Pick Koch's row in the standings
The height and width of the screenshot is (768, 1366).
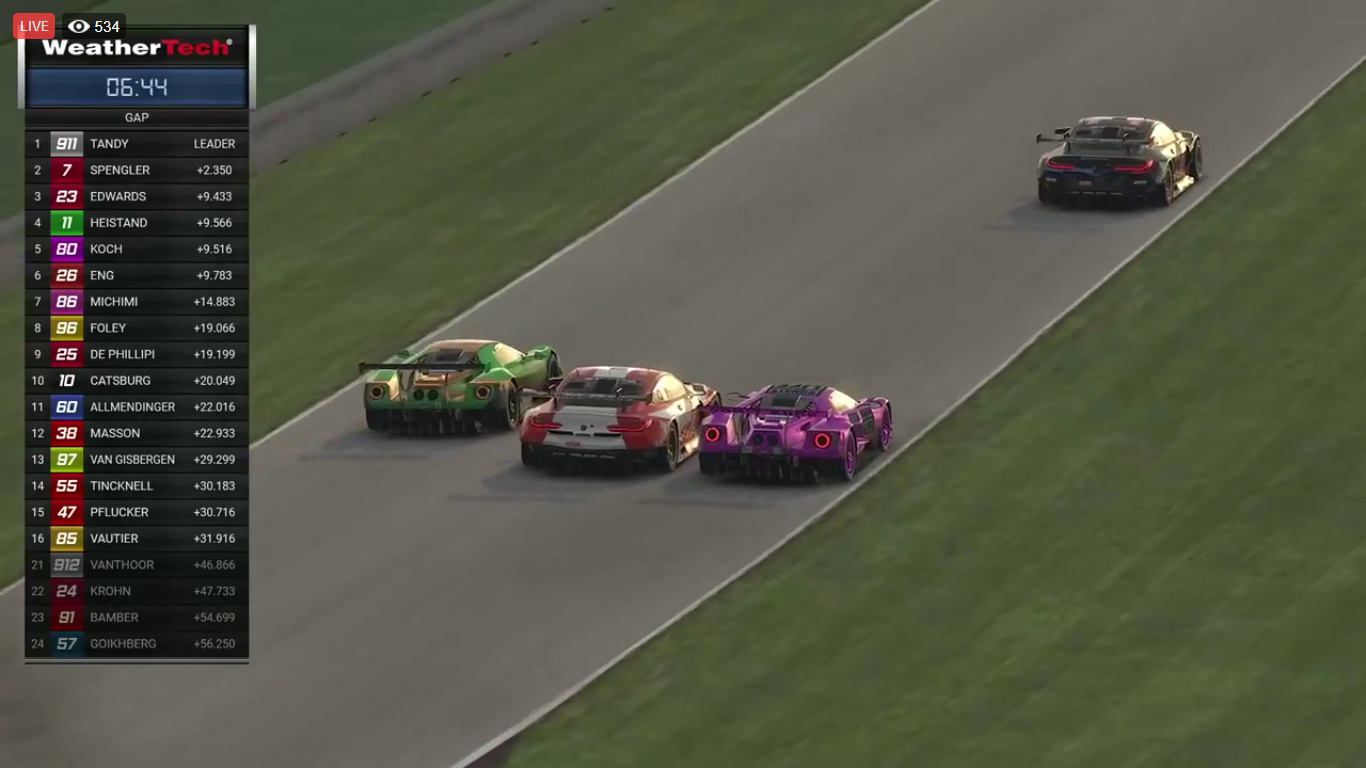point(137,249)
